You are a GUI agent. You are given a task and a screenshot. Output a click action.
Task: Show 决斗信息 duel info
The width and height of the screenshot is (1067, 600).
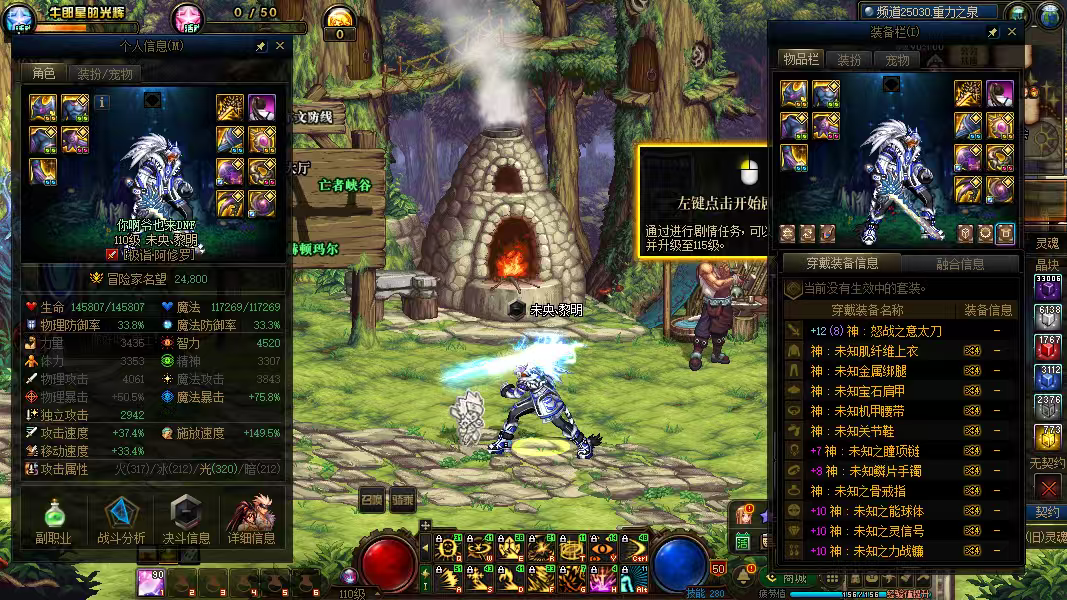pyautogui.click(x=186, y=521)
